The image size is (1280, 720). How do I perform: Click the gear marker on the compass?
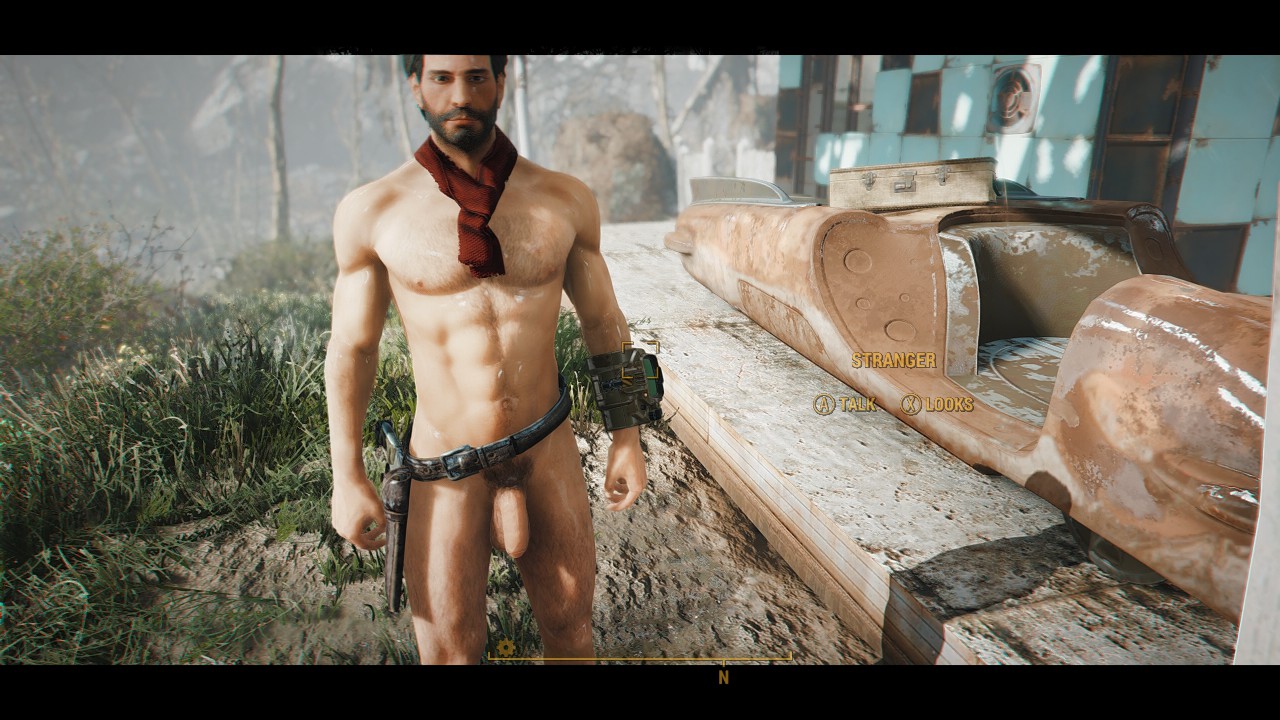[506, 648]
